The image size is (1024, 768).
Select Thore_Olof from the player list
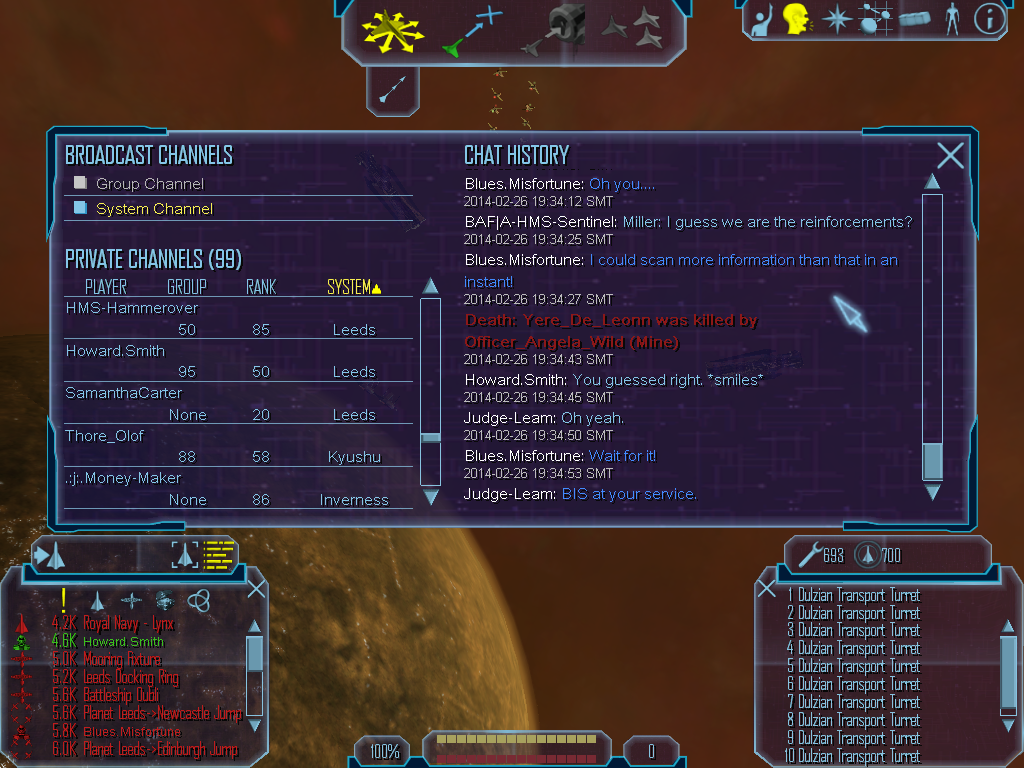(105, 436)
